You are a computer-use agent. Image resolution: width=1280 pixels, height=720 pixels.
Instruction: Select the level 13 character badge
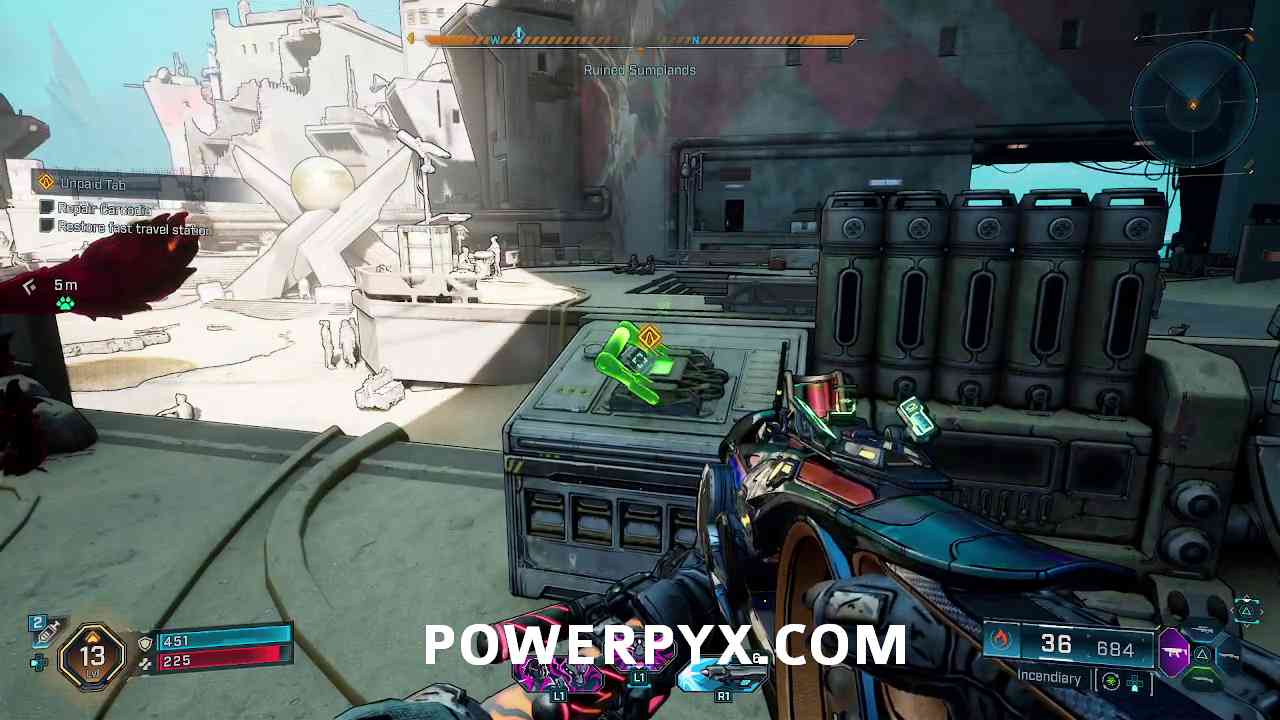[x=93, y=656]
